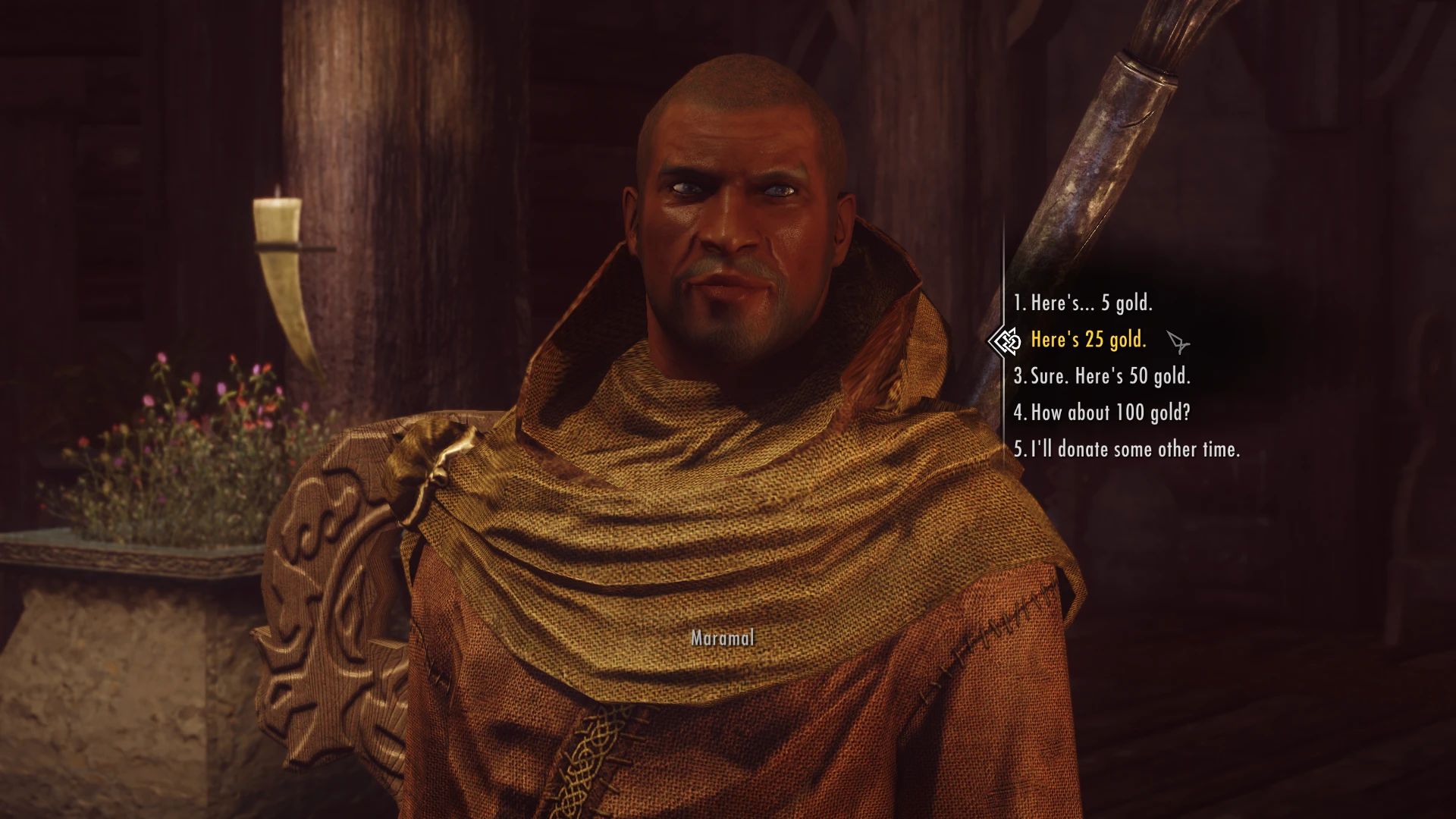
Task: Select the highlighted 'Here's 25 gold' option
Action: coord(1089,341)
